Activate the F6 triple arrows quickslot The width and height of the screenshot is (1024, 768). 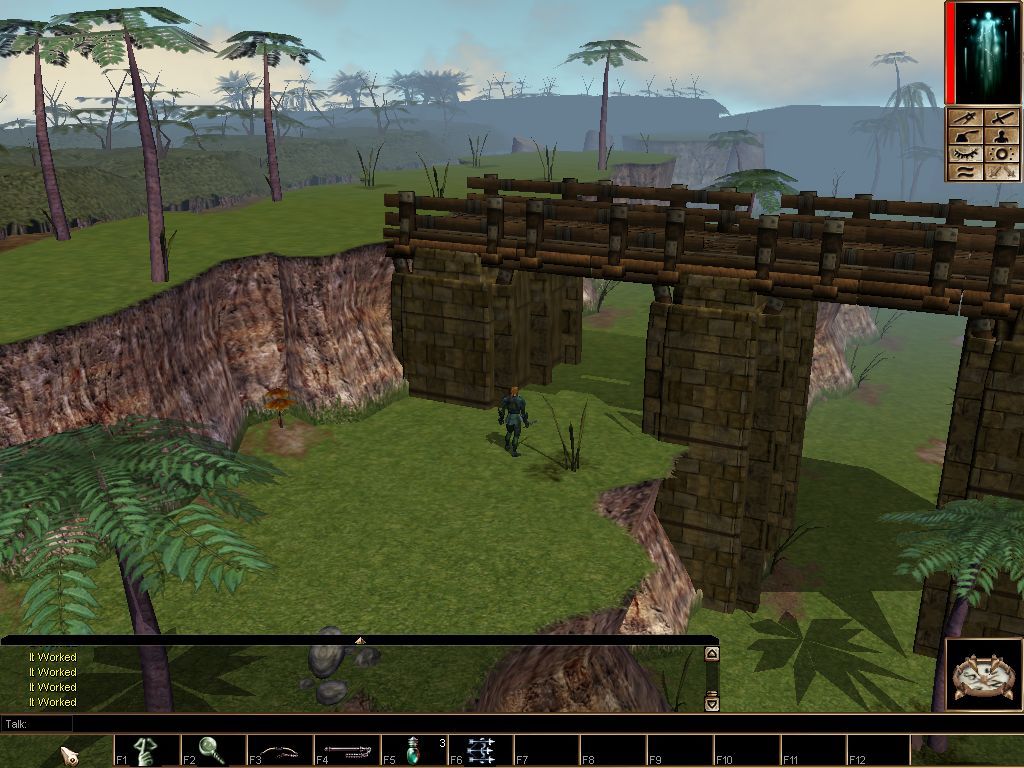(481, 750)
